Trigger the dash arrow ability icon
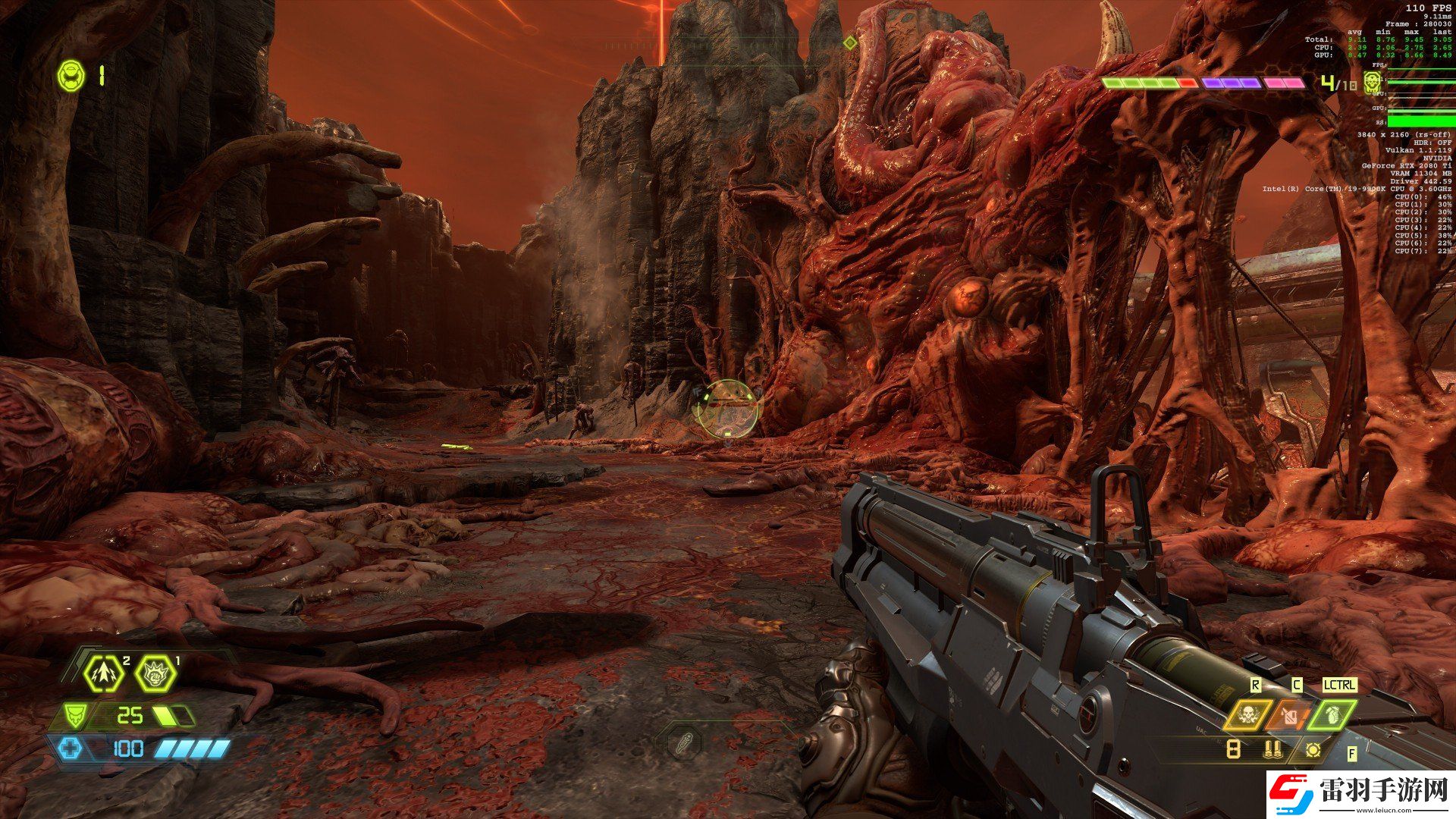 click(x=105, y=673)
